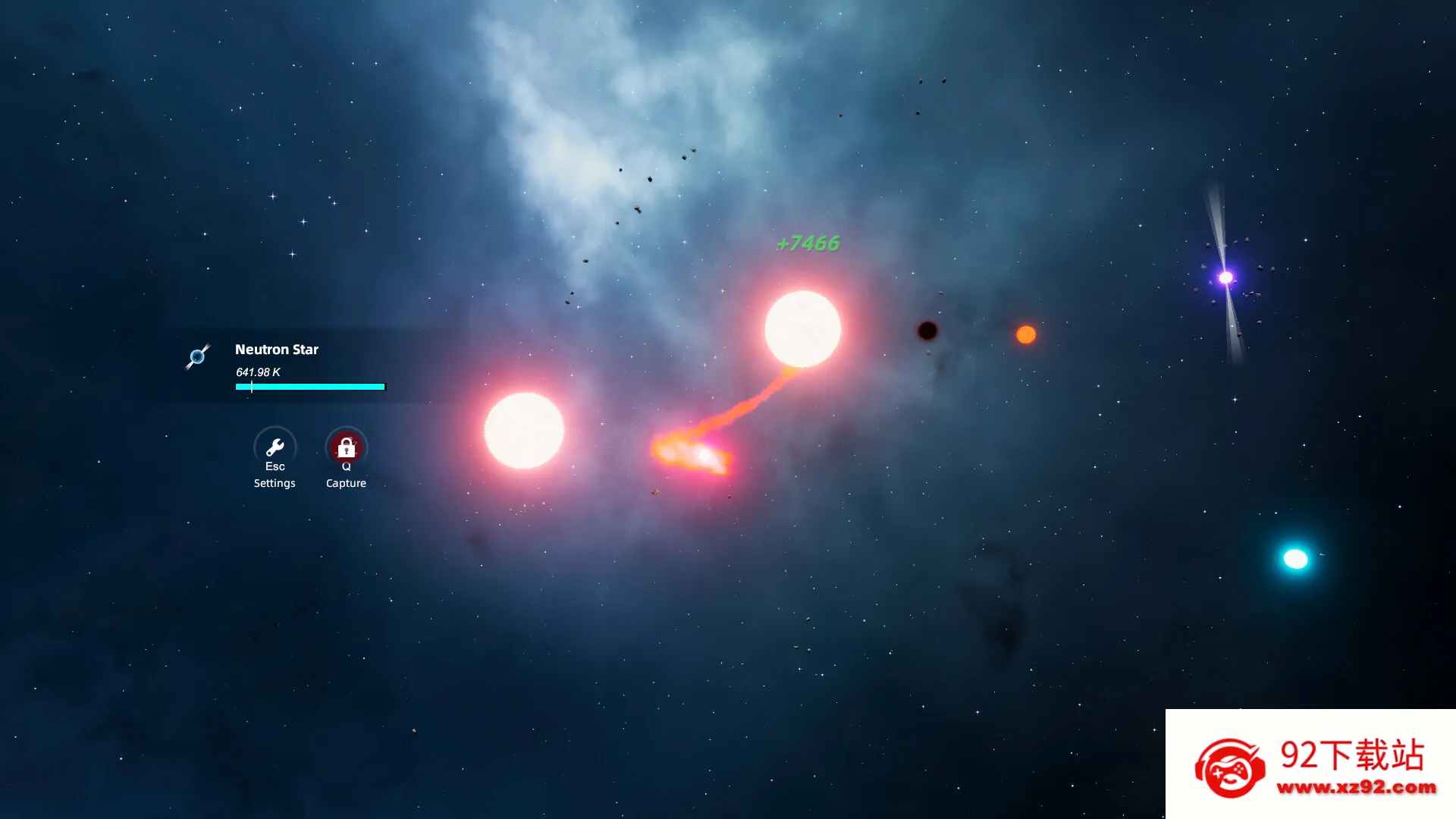Open the 92 download site watermark
Screen dimensions: 1456x819
pyautogui.click(x=1310, y=764)
